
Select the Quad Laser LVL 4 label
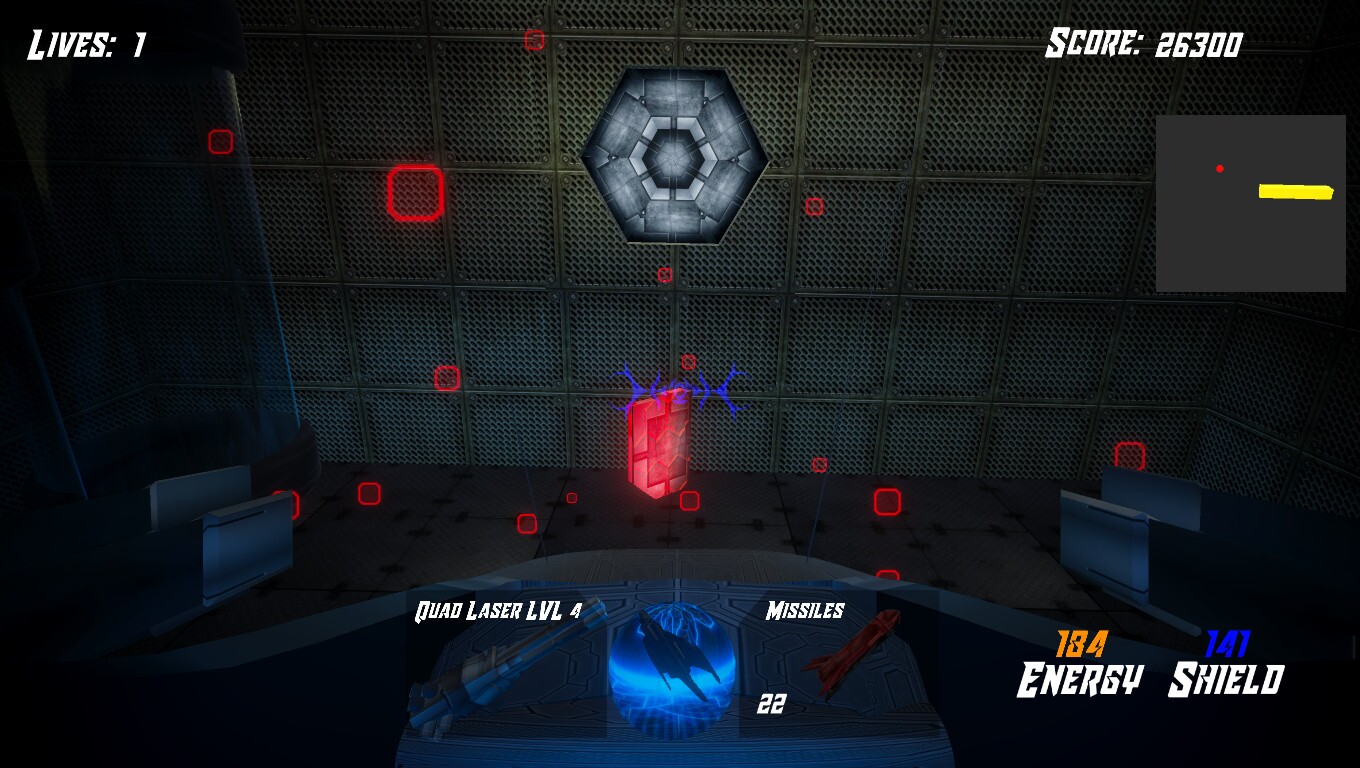495,608
